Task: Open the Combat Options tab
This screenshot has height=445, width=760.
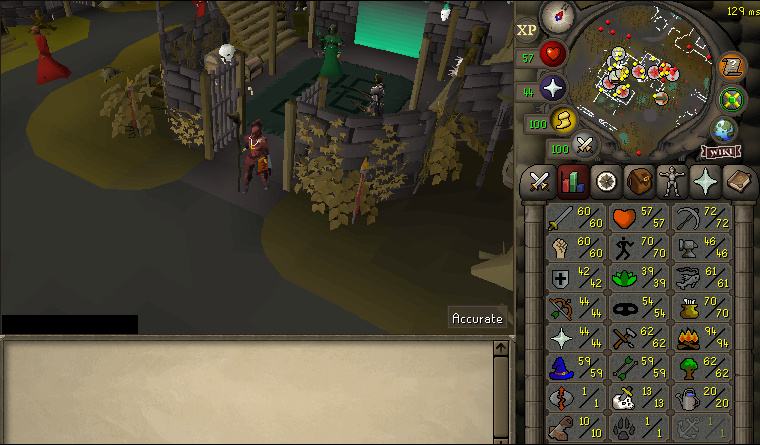Action: click(x=540, y=181)
